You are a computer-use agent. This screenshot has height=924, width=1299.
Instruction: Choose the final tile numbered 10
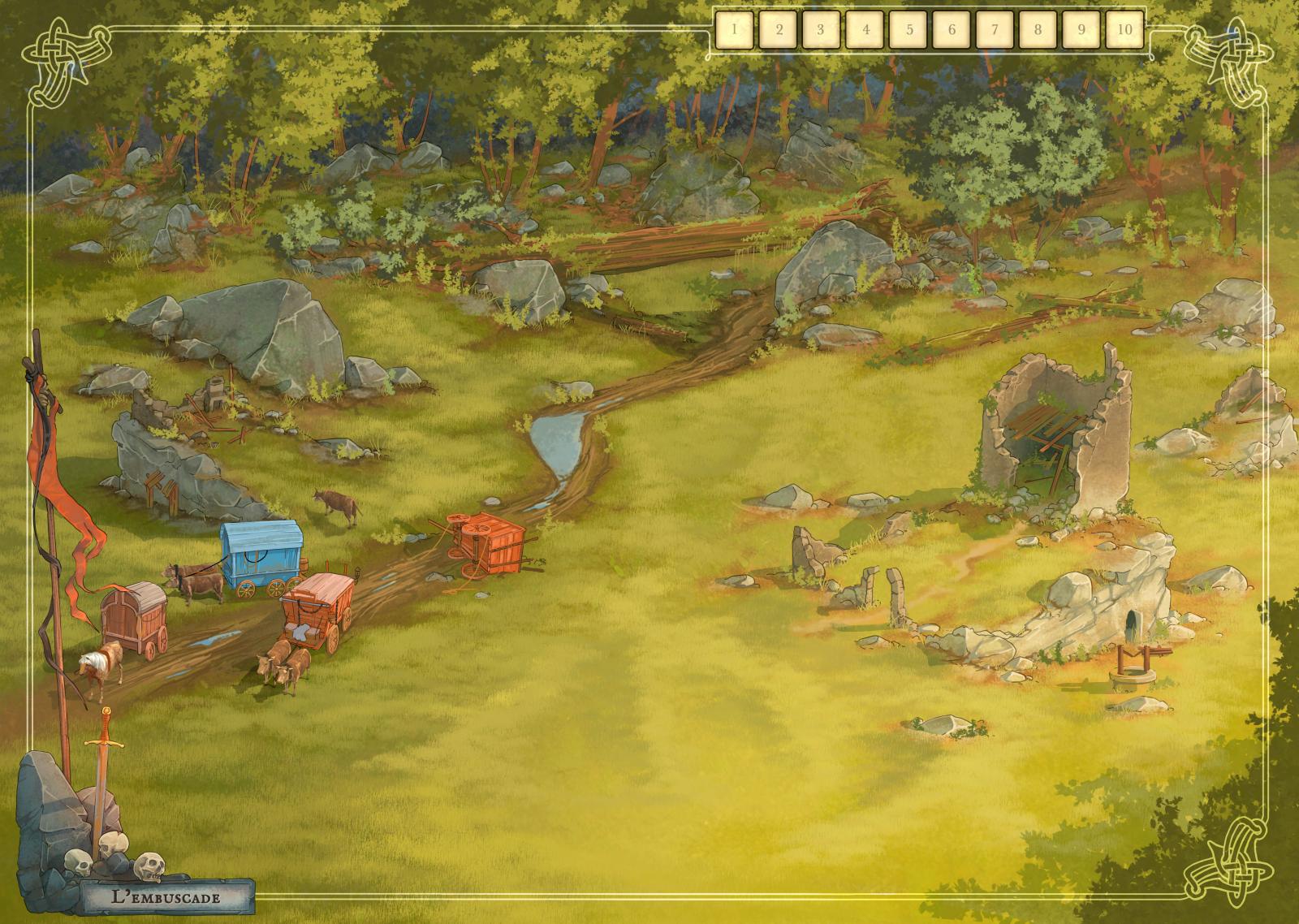[1124, 30]
